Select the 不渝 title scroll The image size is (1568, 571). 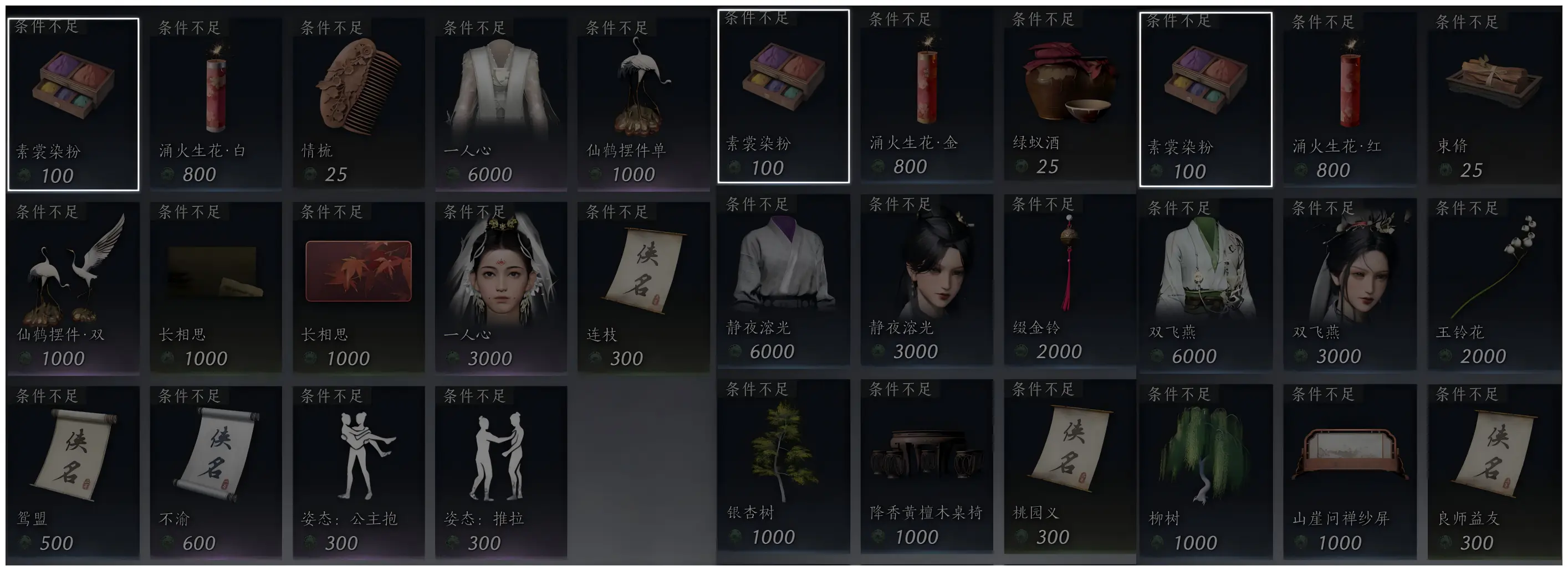[216, 471]
